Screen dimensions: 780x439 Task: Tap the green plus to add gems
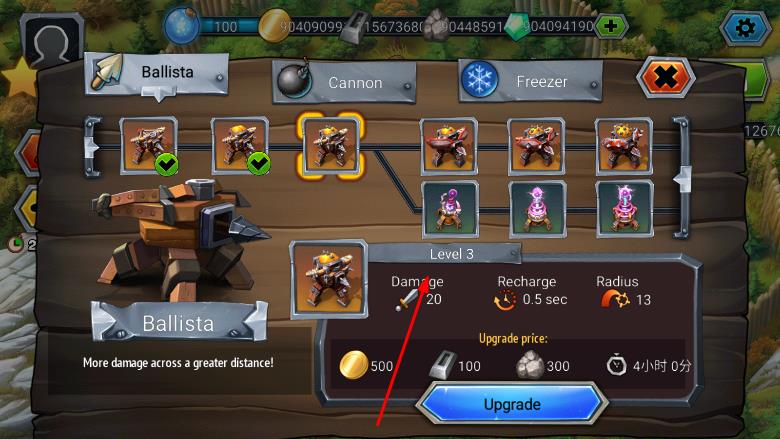tap(611, 26)
